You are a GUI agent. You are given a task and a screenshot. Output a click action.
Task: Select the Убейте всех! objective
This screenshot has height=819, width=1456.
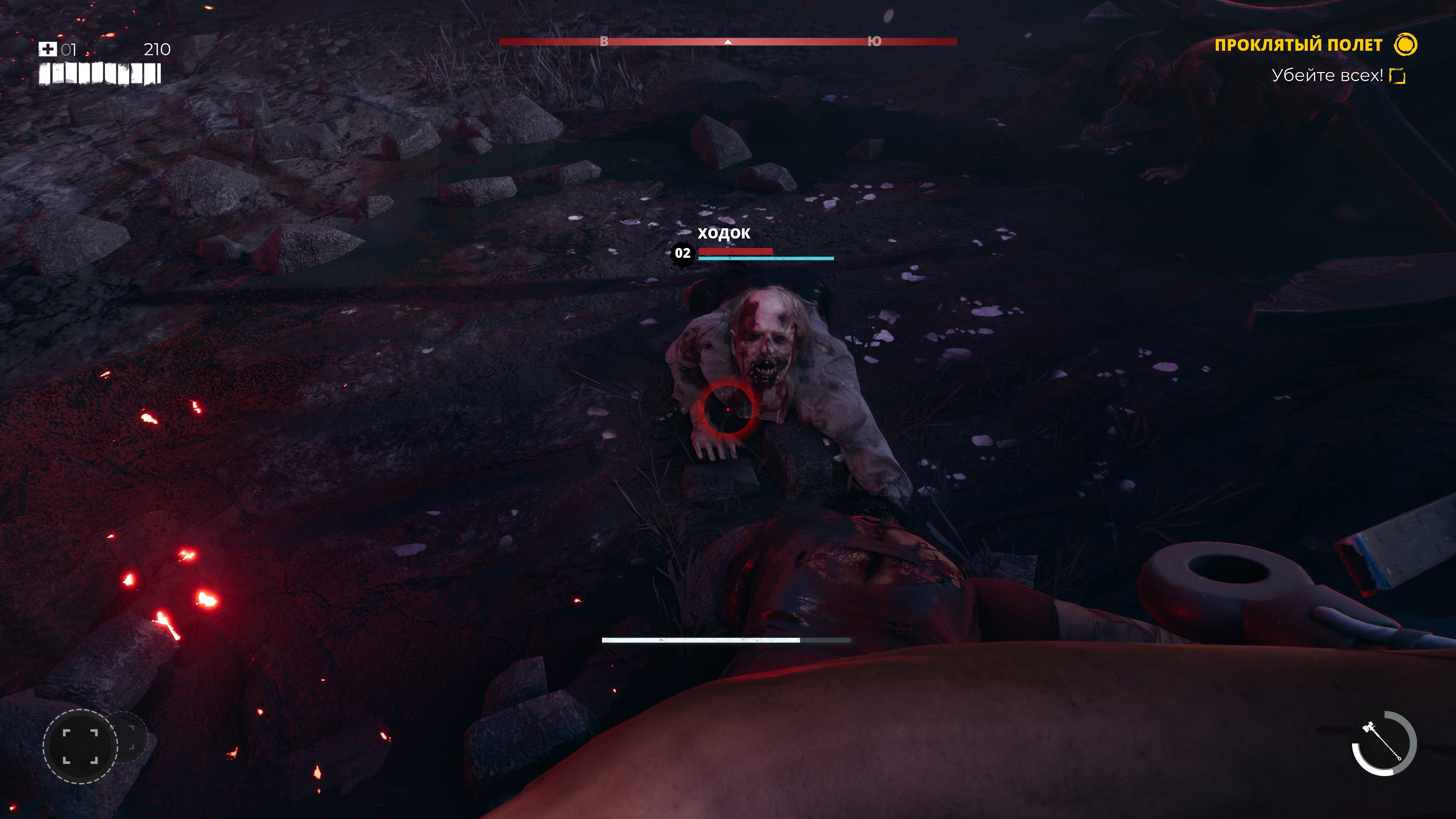point(1327,76)
